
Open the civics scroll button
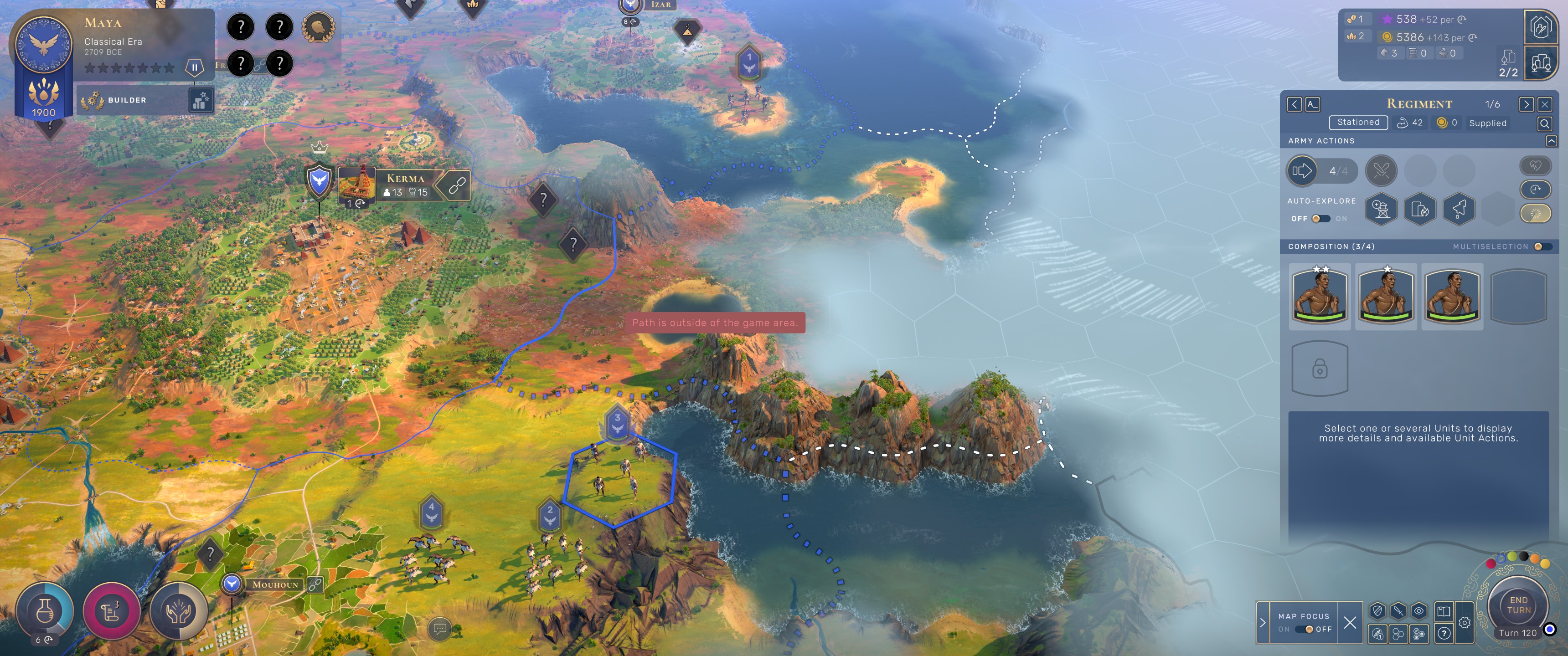[111, 610]
